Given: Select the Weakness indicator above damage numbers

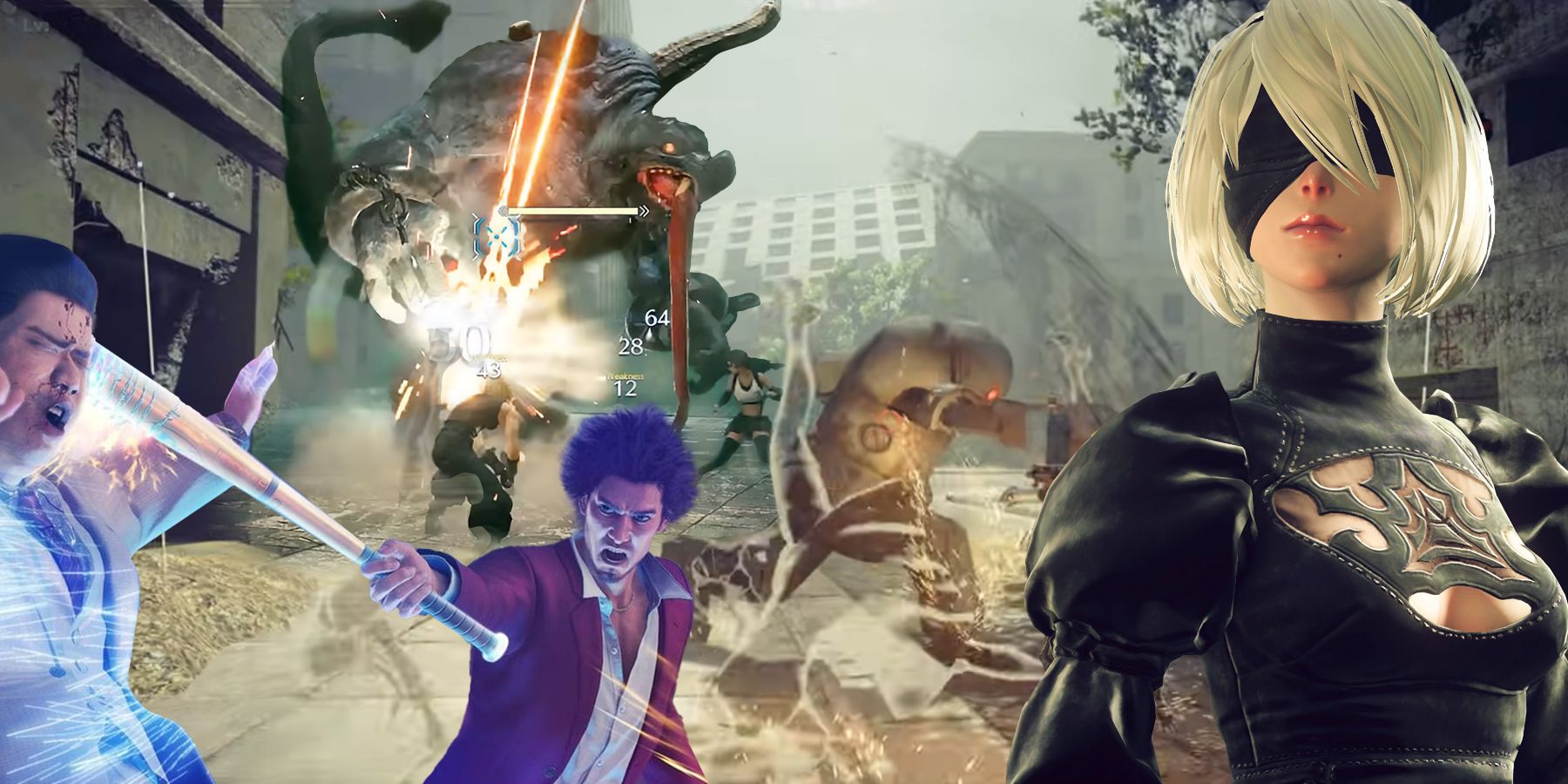Looking at the screenshot, I should [x=625, y=375].
